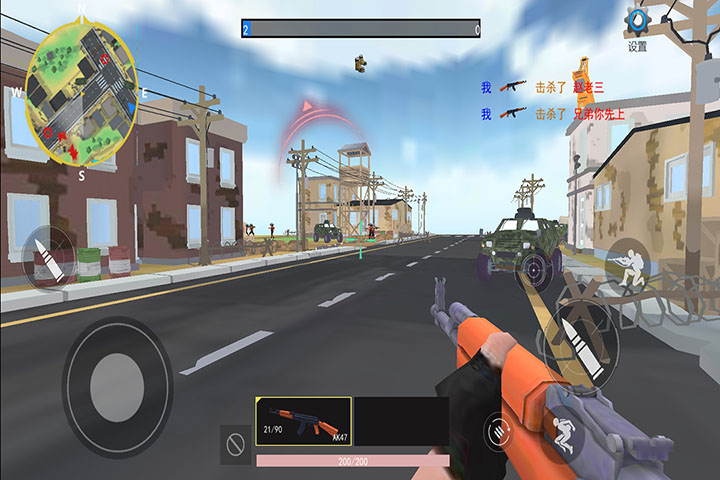
Task: Reload the weapon with the ammo button
Action: pos(497,432)
